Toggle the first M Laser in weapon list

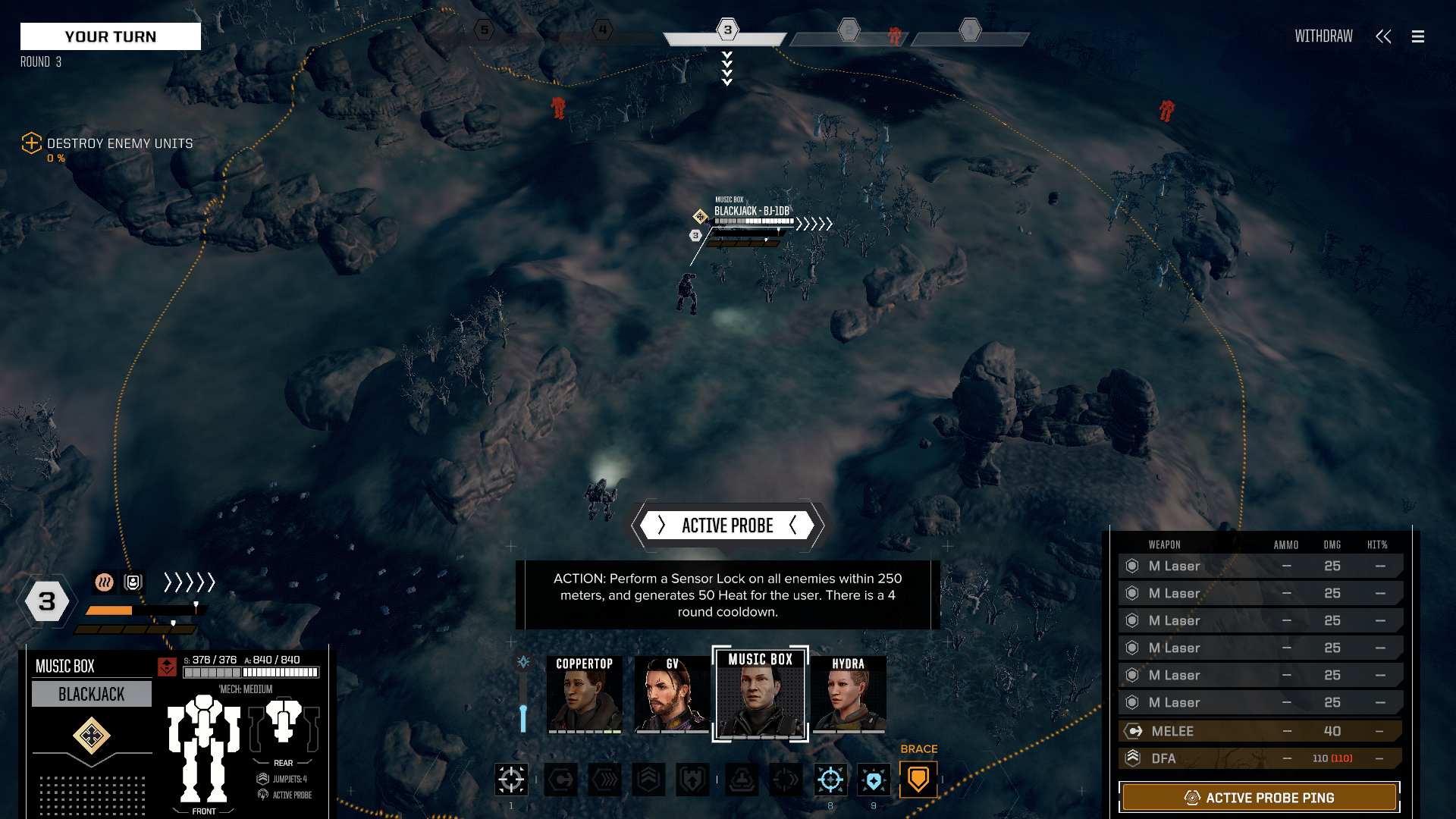pyautogui.click(x=1260, y=566)
